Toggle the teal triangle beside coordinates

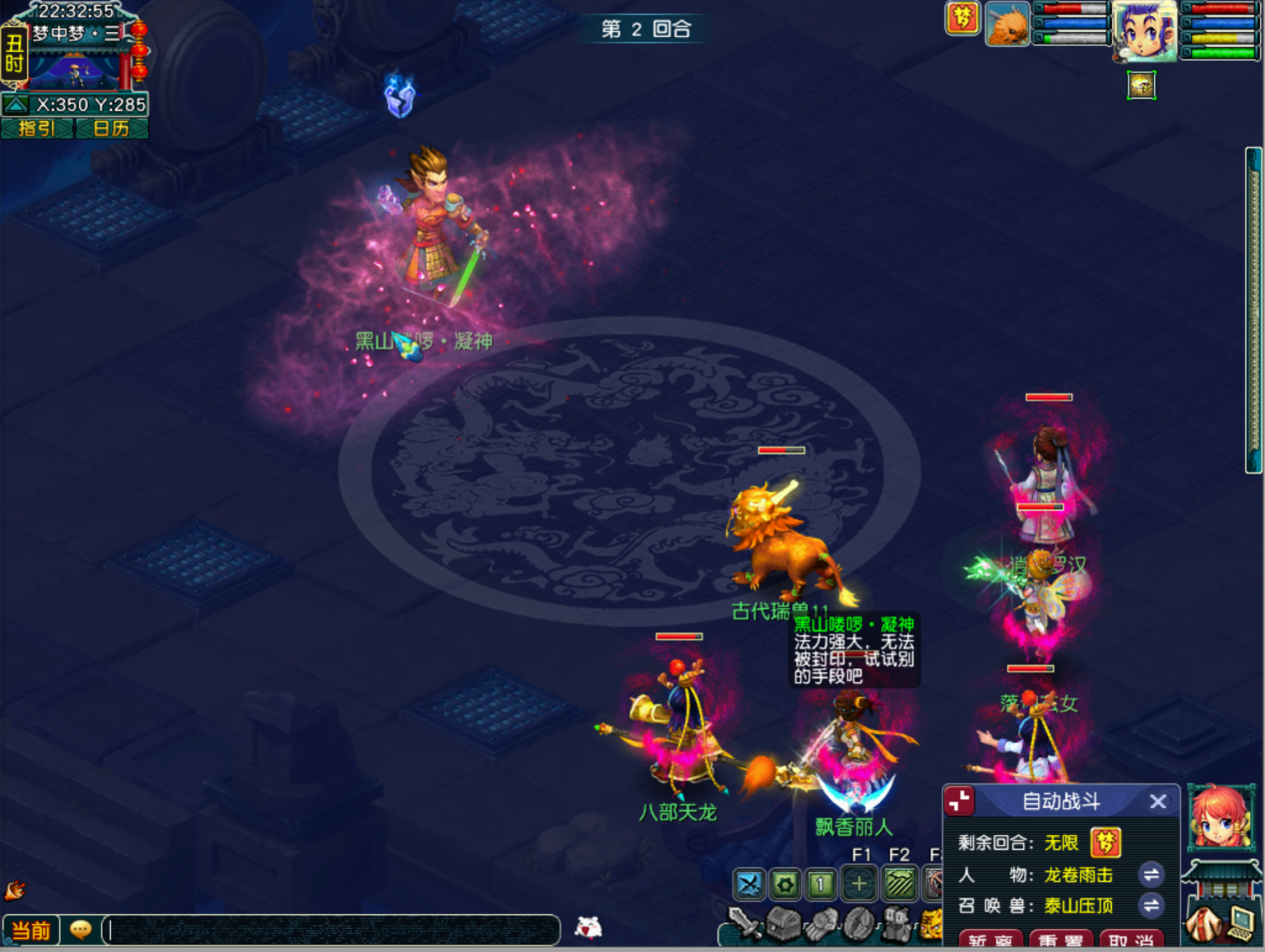click(16, 104)
